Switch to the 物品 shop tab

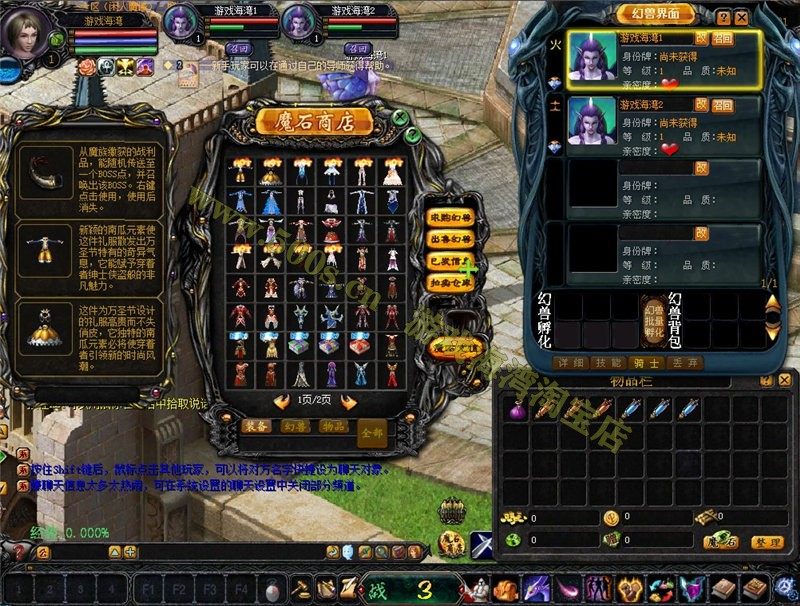[x=333, y=426]
